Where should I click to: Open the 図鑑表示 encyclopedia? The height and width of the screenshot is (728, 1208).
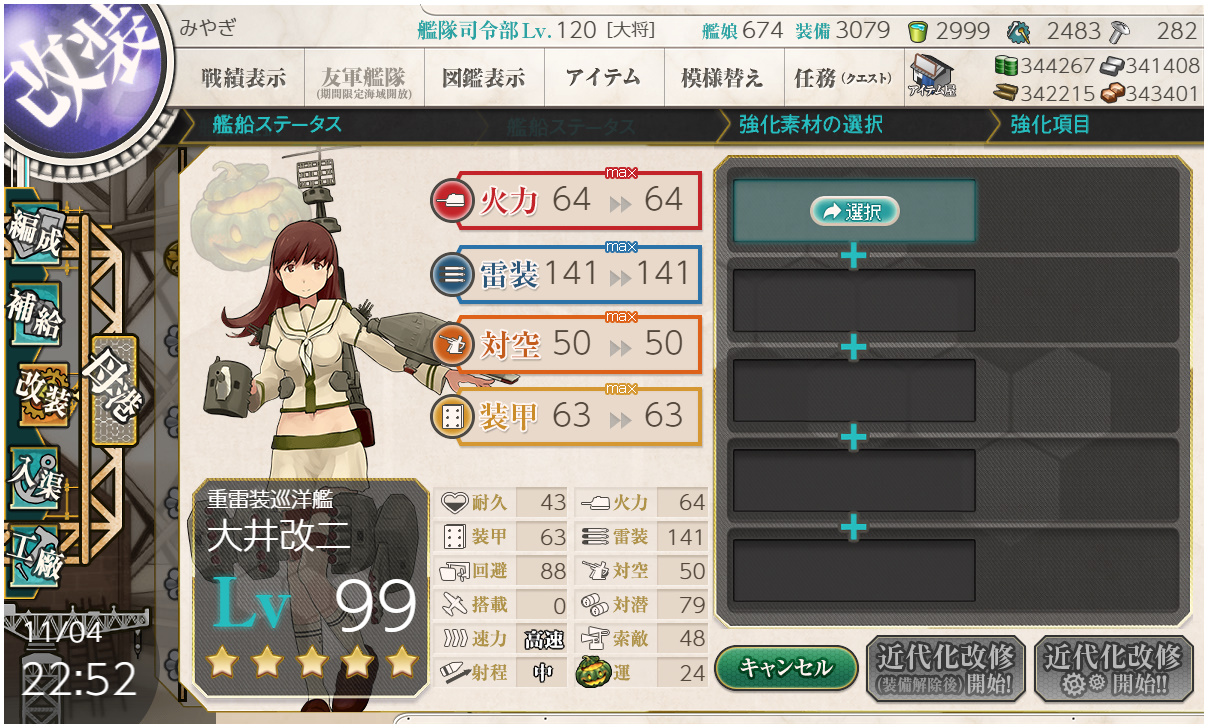(483, 78)
